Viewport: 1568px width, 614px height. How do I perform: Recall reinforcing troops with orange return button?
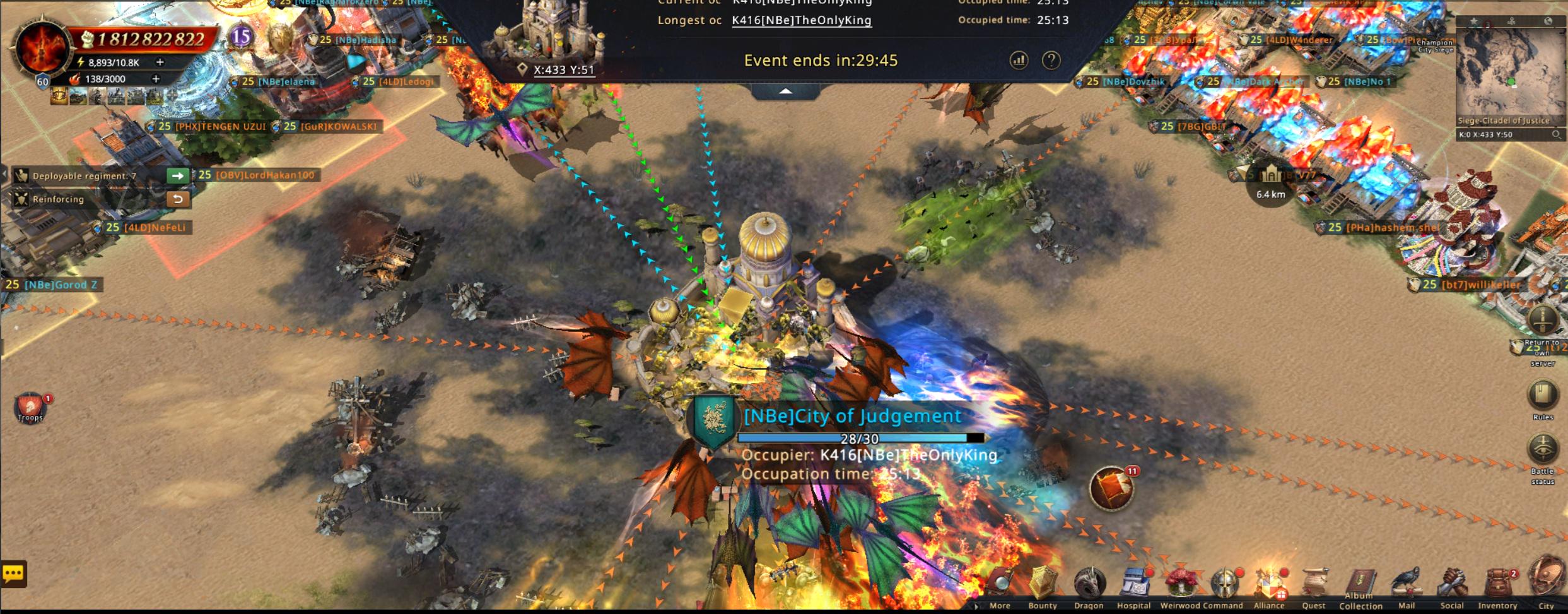tap(178, 199)
